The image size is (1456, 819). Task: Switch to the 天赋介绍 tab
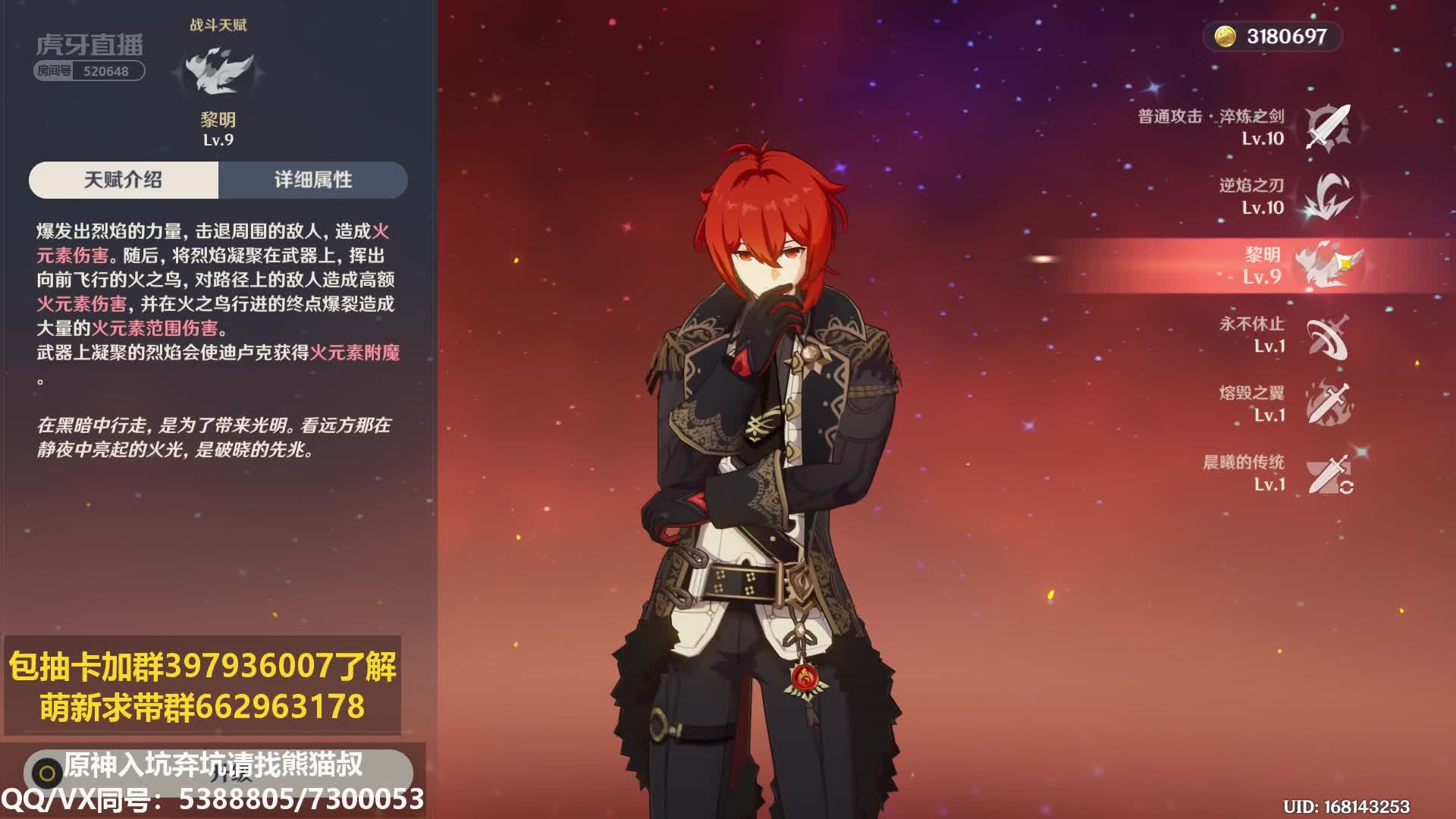point(124,180)
